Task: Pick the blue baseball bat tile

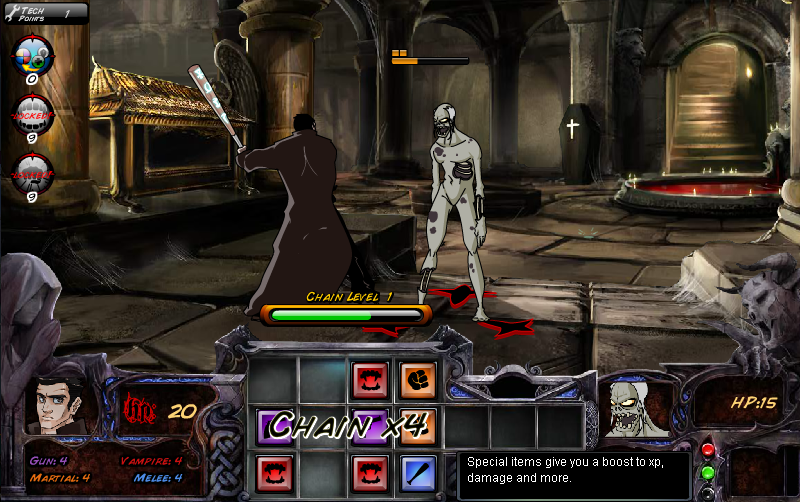Action: (418, 472)
